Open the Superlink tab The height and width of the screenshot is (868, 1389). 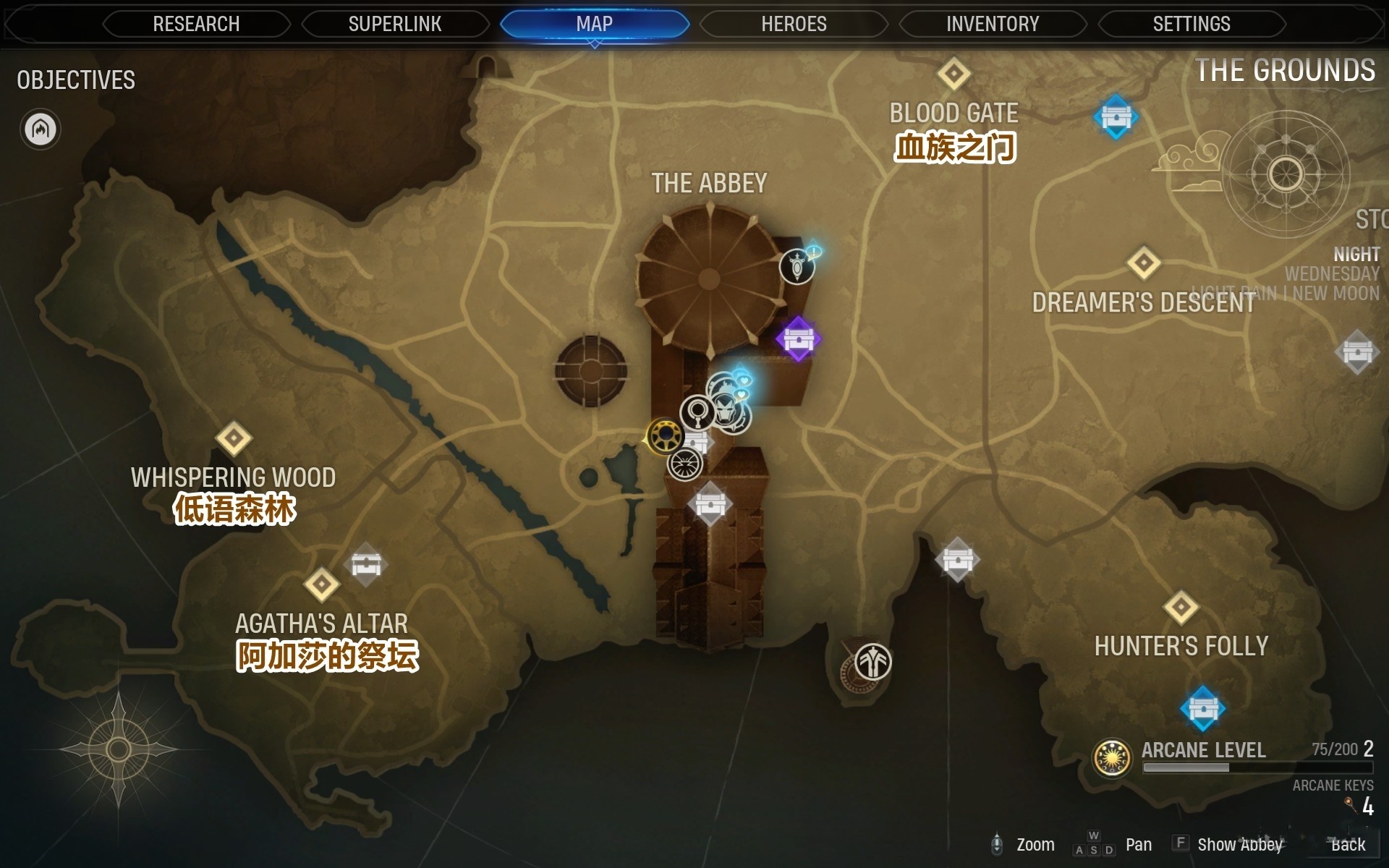tap(395, 24)
